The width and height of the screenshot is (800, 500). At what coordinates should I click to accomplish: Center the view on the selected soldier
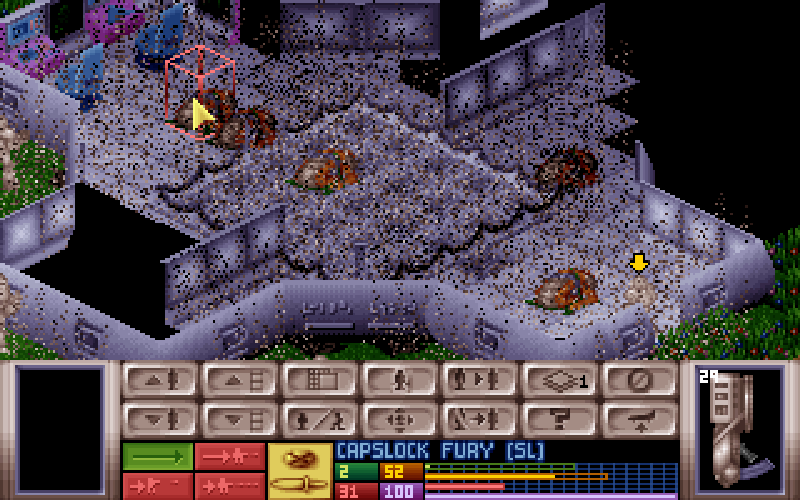tap(399, 417)
